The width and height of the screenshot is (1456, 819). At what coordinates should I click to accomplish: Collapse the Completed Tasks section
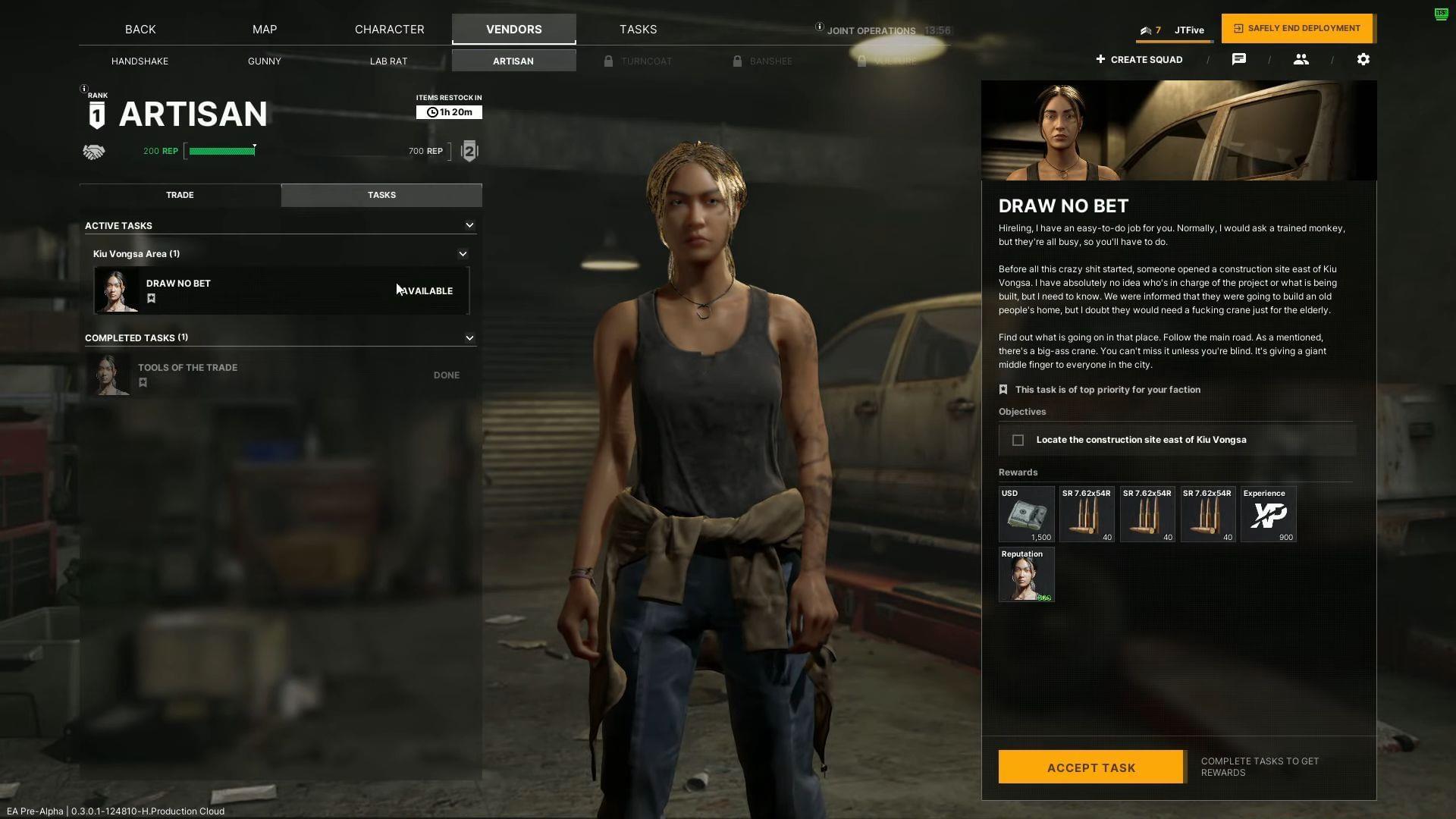469,338
